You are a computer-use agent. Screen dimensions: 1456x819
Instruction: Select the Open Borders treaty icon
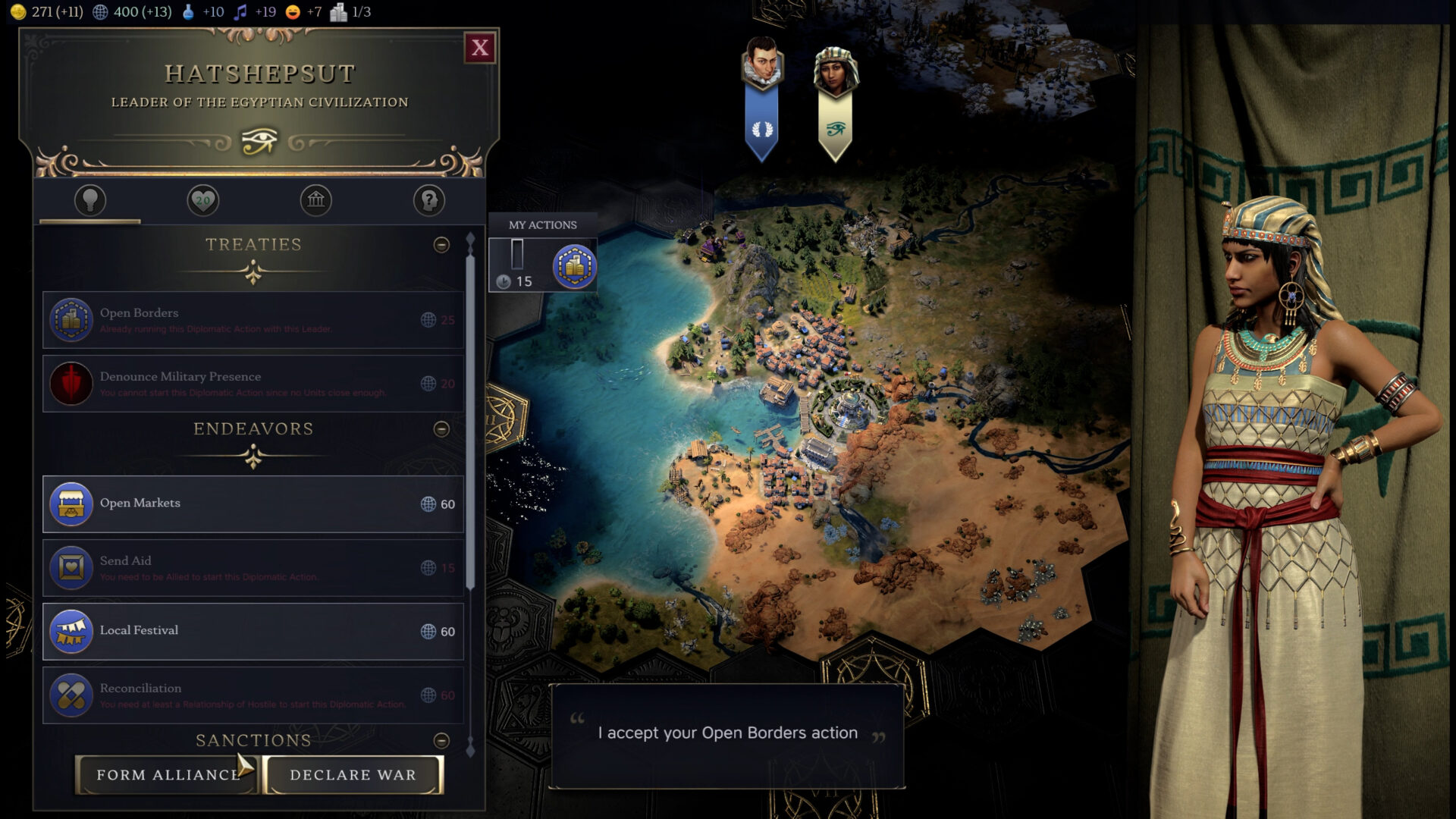(x=71, y=318)
